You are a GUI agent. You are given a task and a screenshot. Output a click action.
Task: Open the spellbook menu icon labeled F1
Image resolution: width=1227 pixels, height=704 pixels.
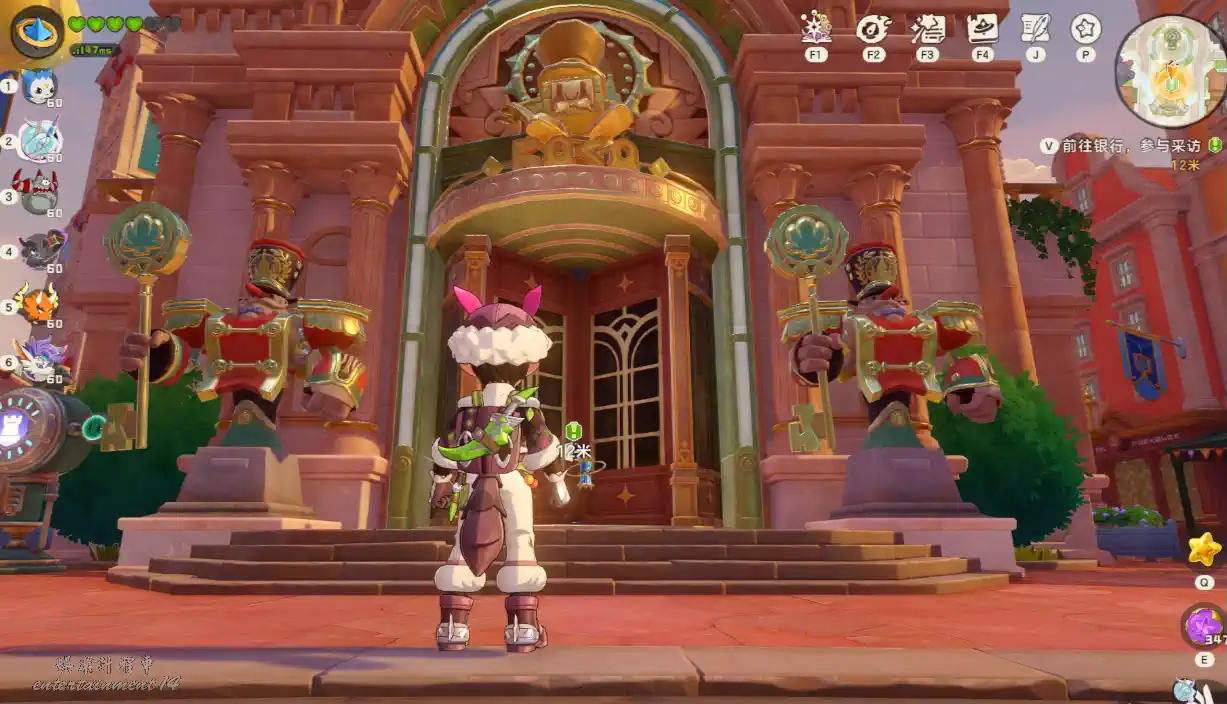coord(817,28)
